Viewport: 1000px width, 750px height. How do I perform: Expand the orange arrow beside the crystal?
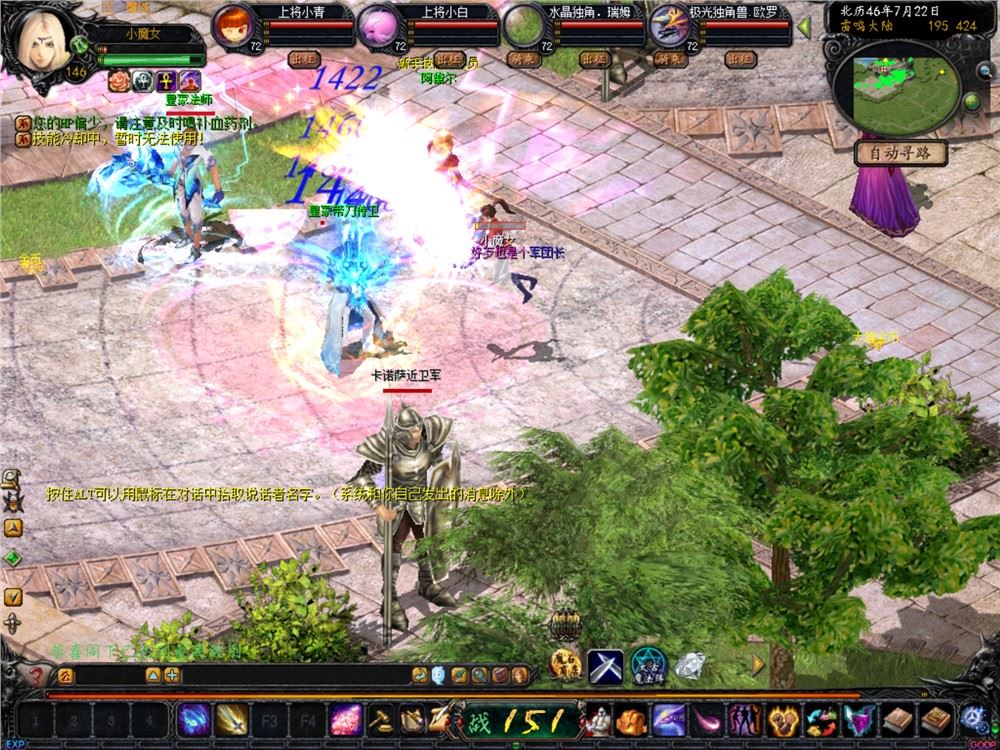pyautogui.click(x=758, y=662)
